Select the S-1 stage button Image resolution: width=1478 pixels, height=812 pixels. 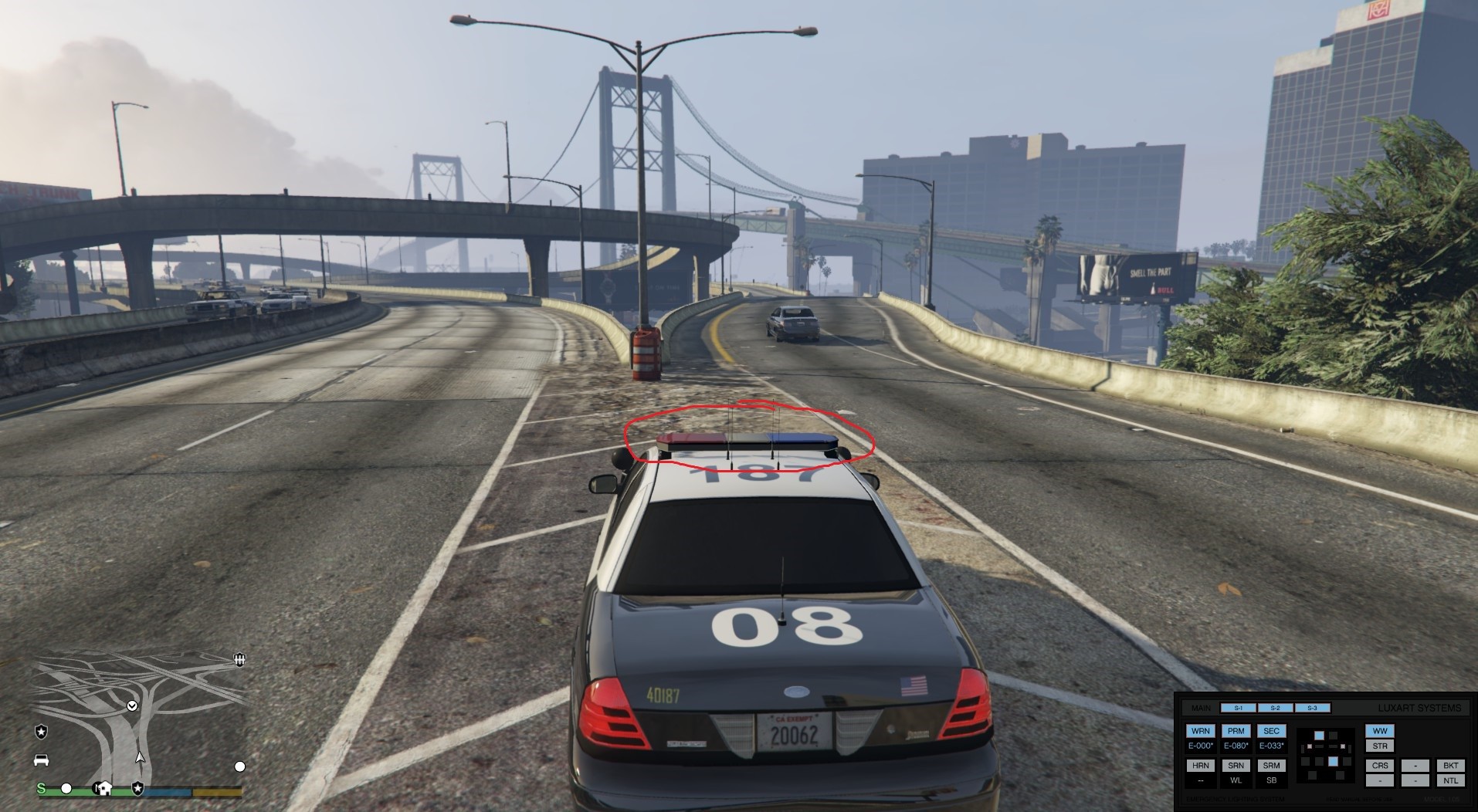click(1238, 708)
